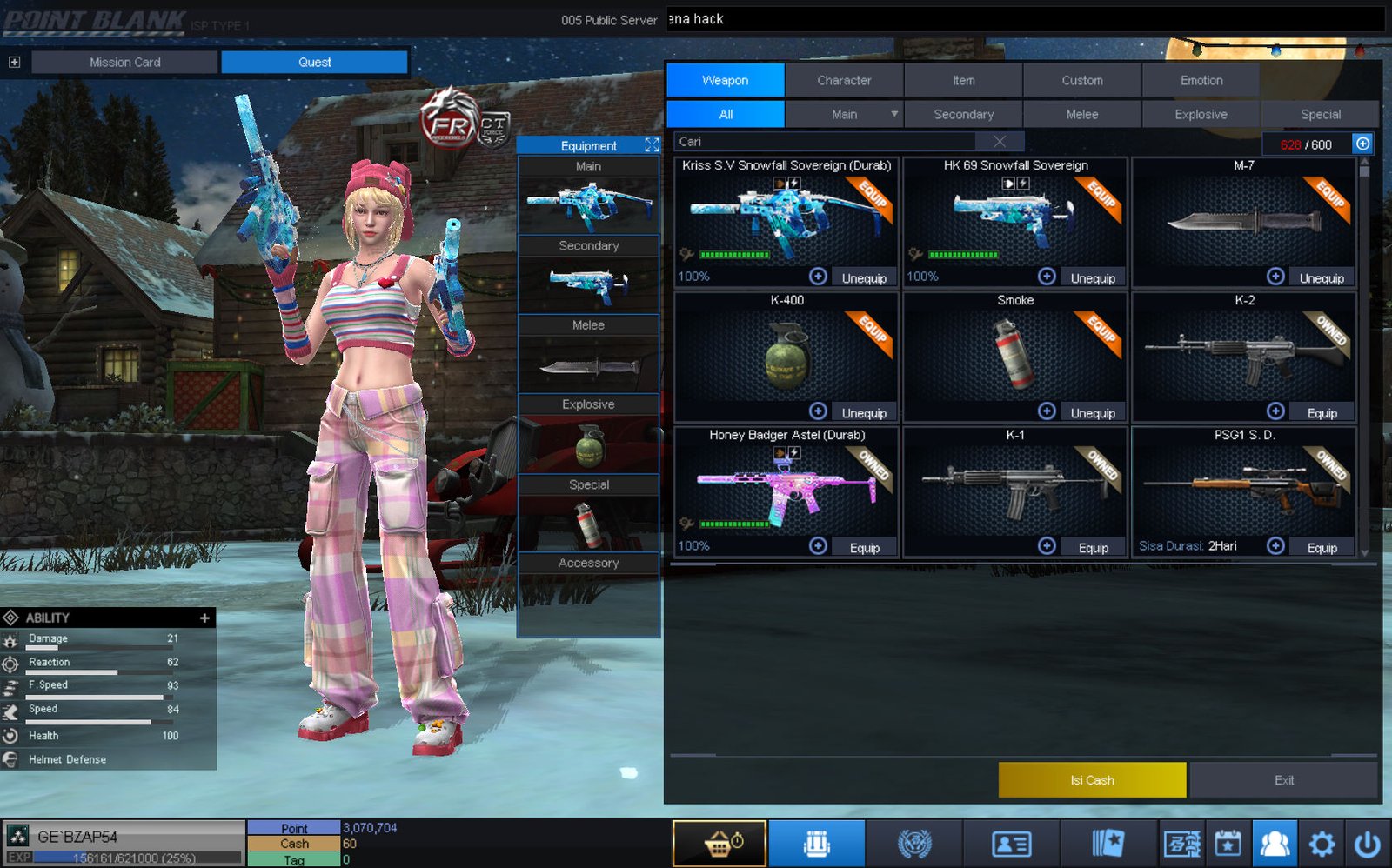Top up with Isi Cash button

[x=1092, y=780]
